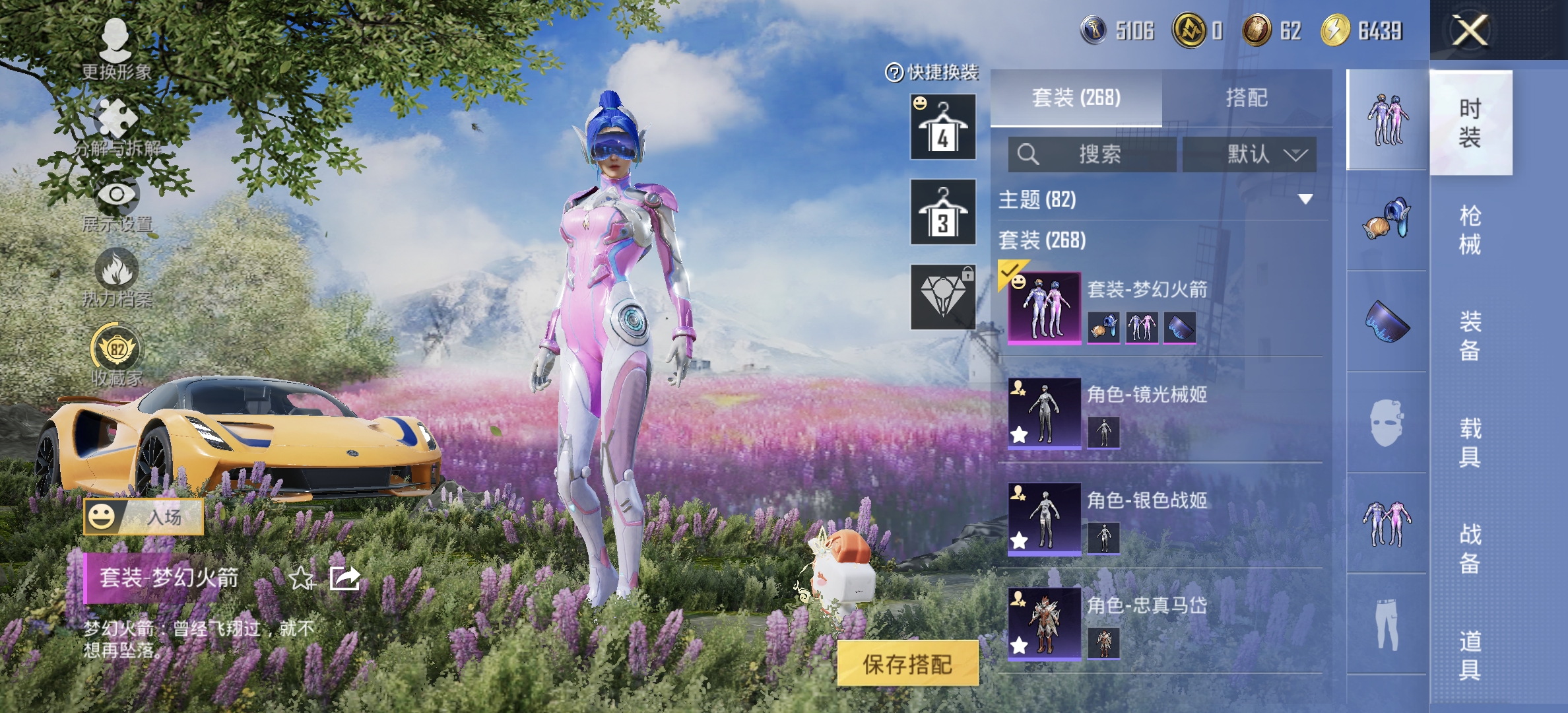The width and height of the screenshot is (1568, 713).
Task: Open the 更换形象 character change panel
Action: (117, 40)
